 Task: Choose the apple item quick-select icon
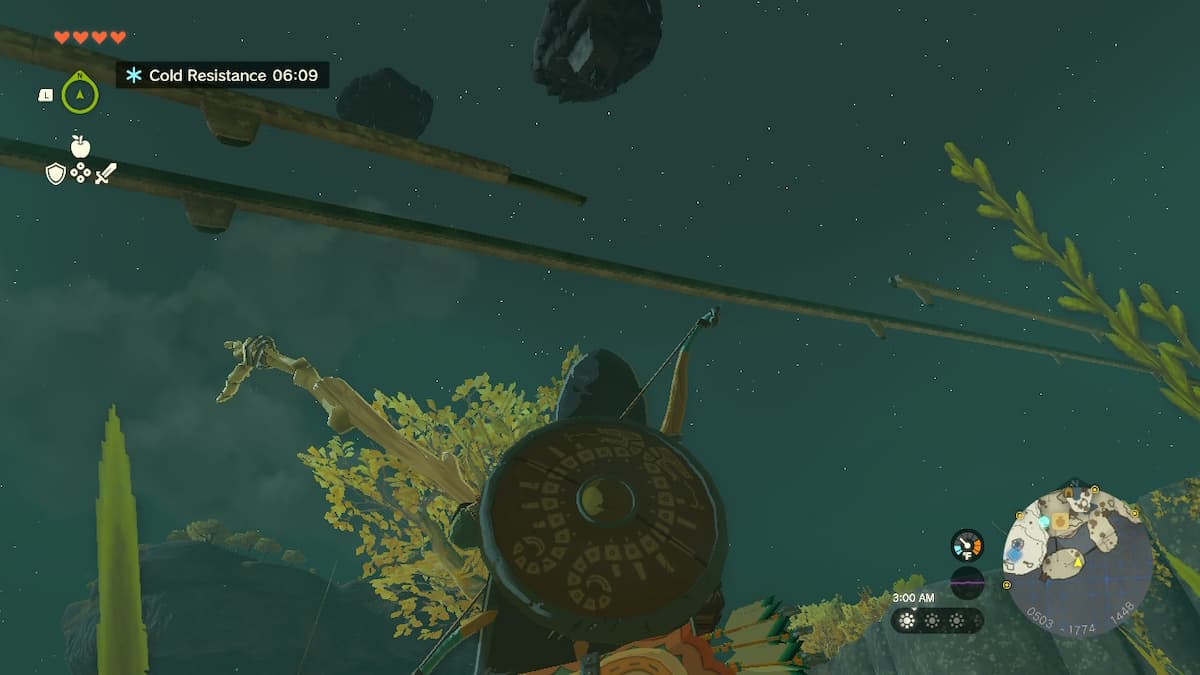[80, 146]
